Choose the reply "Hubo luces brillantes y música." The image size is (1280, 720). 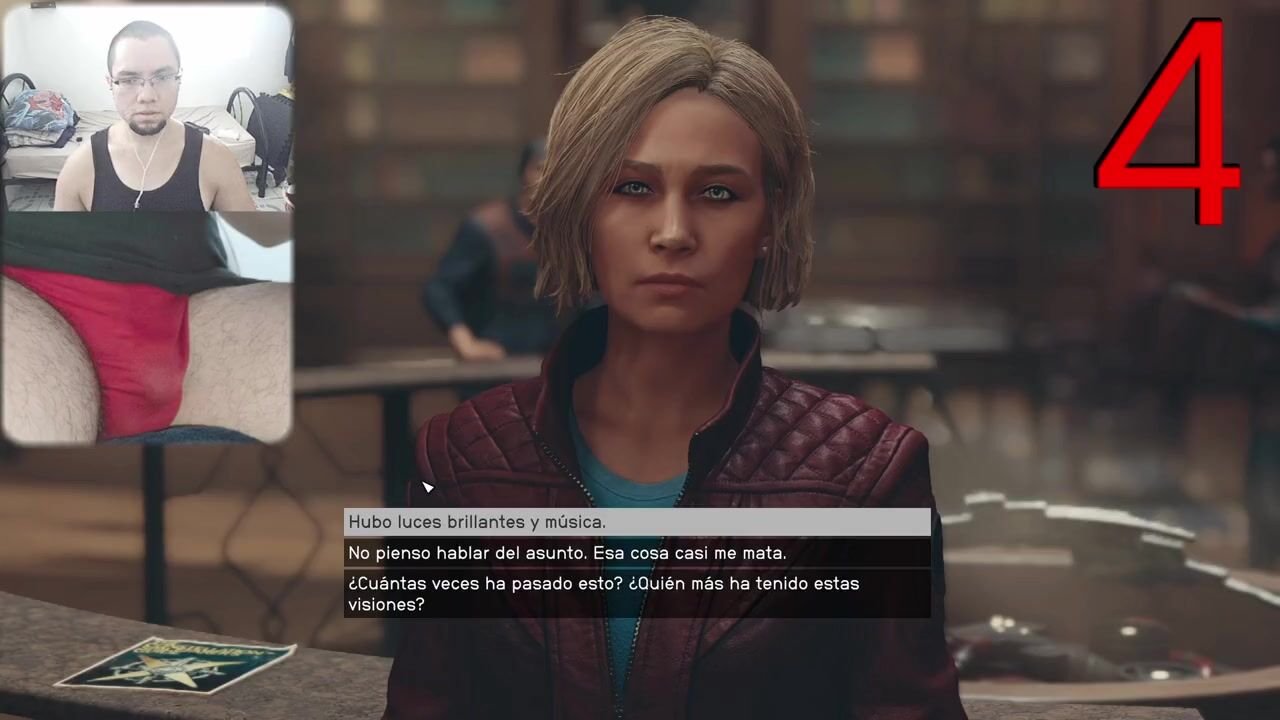coord(637,522)
